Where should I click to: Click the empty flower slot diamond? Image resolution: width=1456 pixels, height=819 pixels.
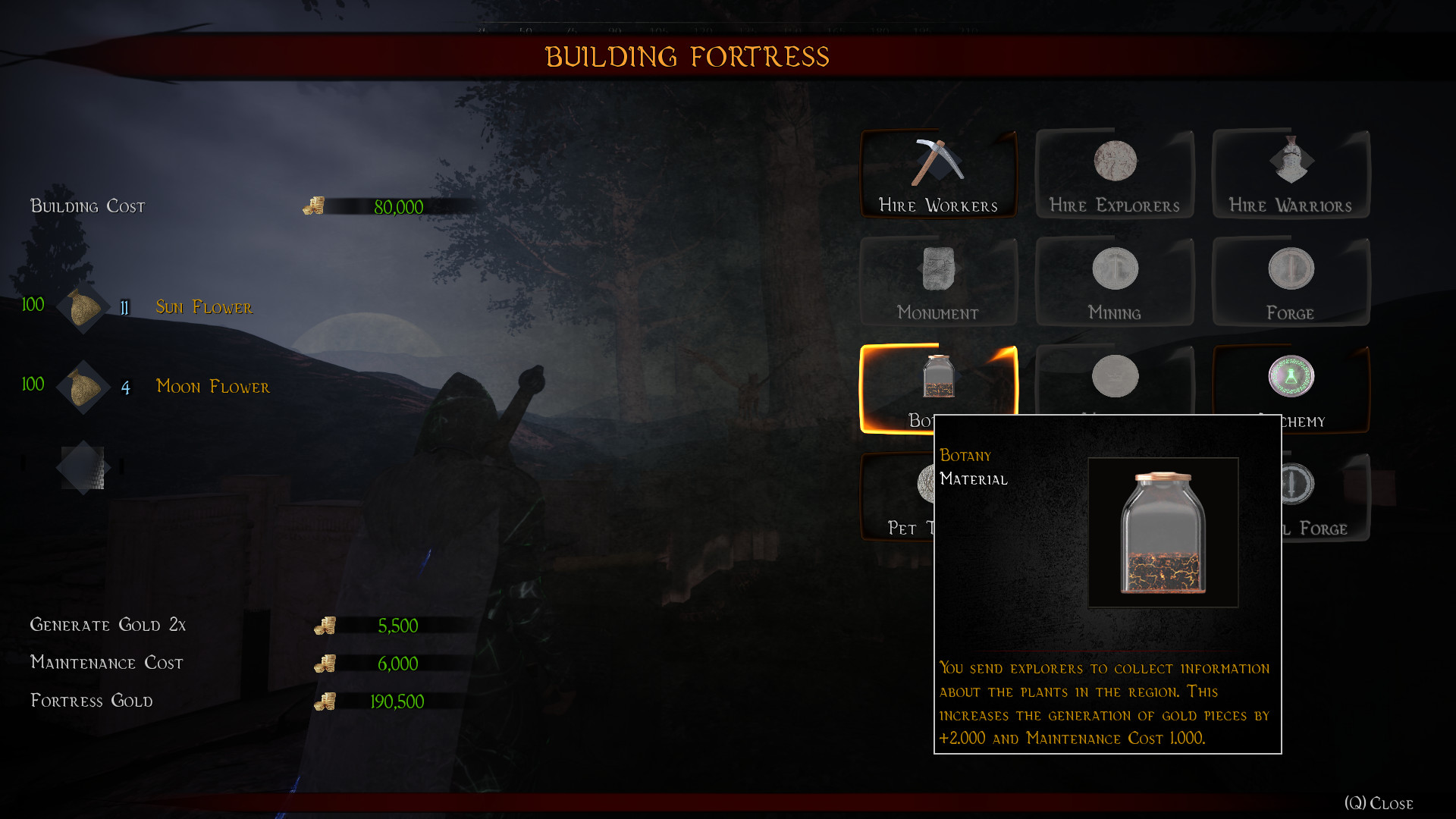point(83,467)
